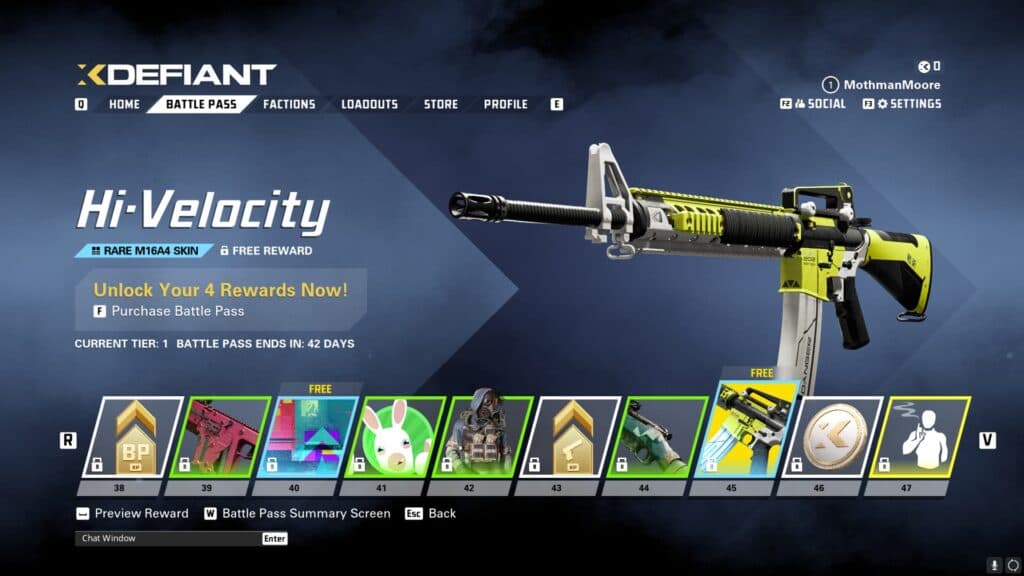Select the tier 38 BP chevron reward

tap(132, 437)
